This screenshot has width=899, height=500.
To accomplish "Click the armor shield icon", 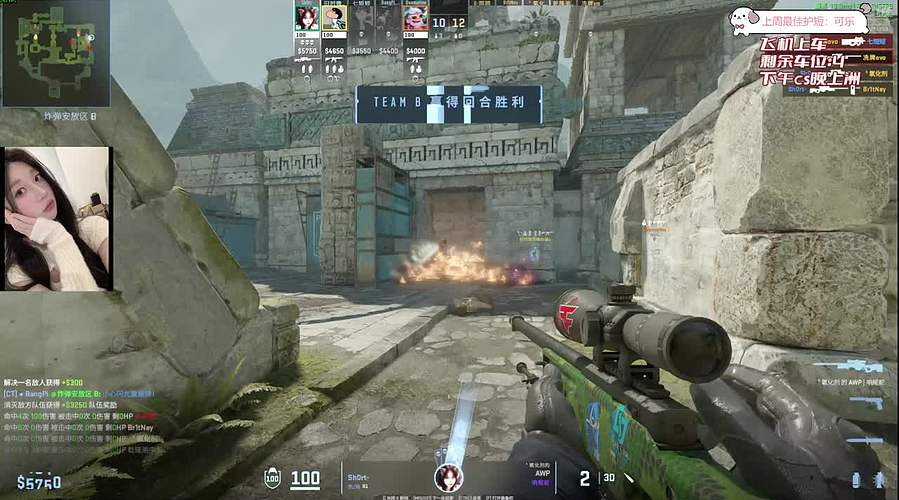I will pyautogui.click(x=271, y=478).
